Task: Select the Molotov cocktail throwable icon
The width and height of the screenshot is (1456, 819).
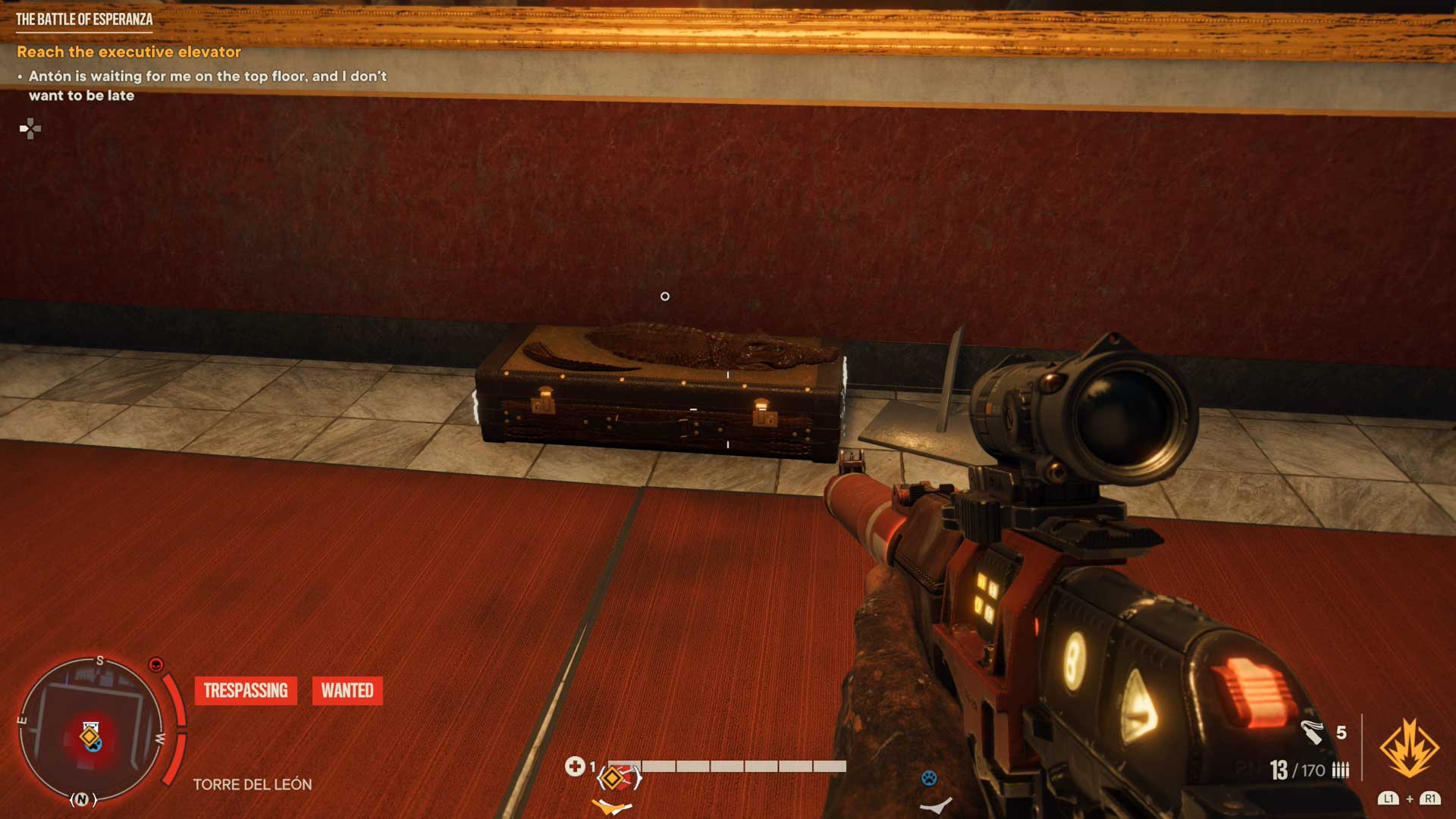Action: tap(1312, 733)
